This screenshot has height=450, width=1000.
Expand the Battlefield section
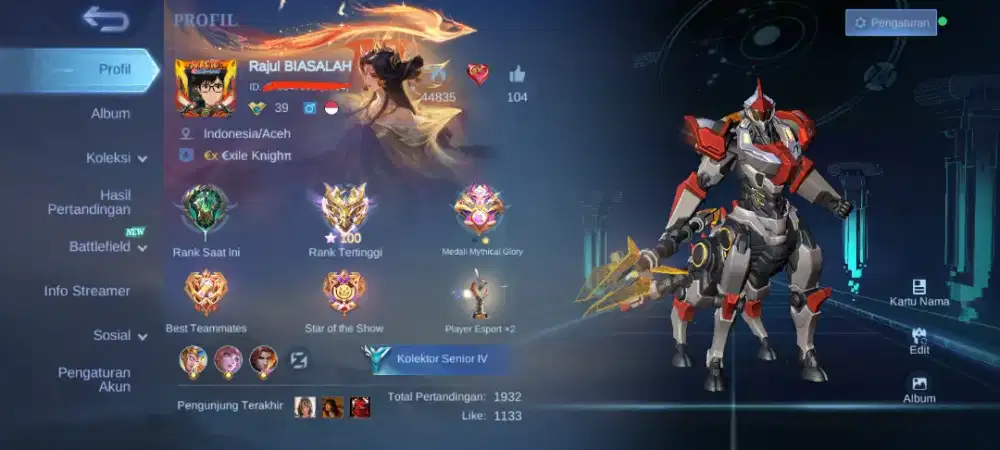[107, 246]
